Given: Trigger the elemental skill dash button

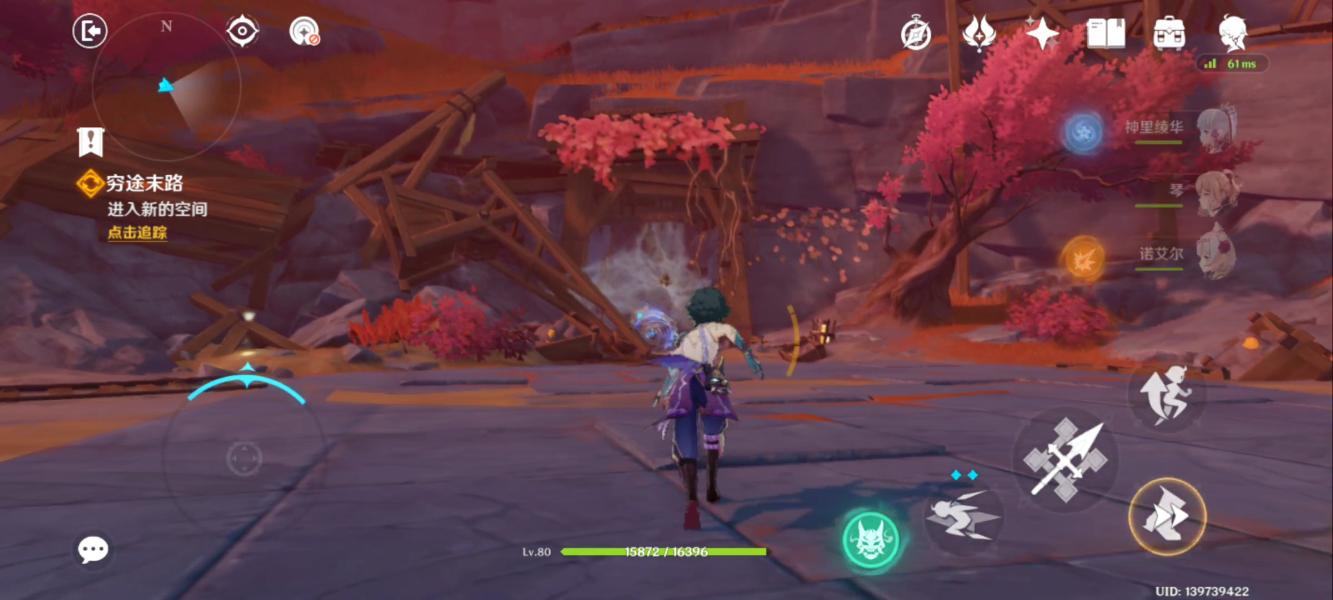Looking at the screenshot, I should [x=963, y=517].
